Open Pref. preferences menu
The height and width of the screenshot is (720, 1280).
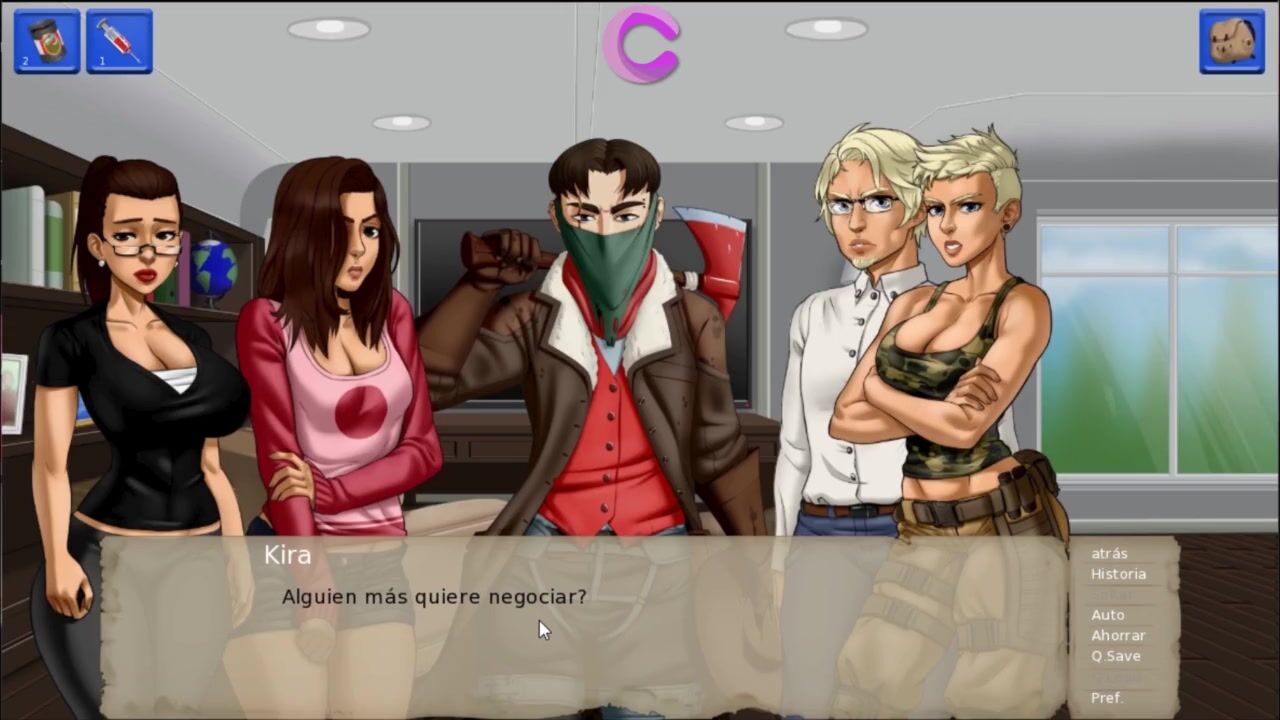coord(1107,697)
